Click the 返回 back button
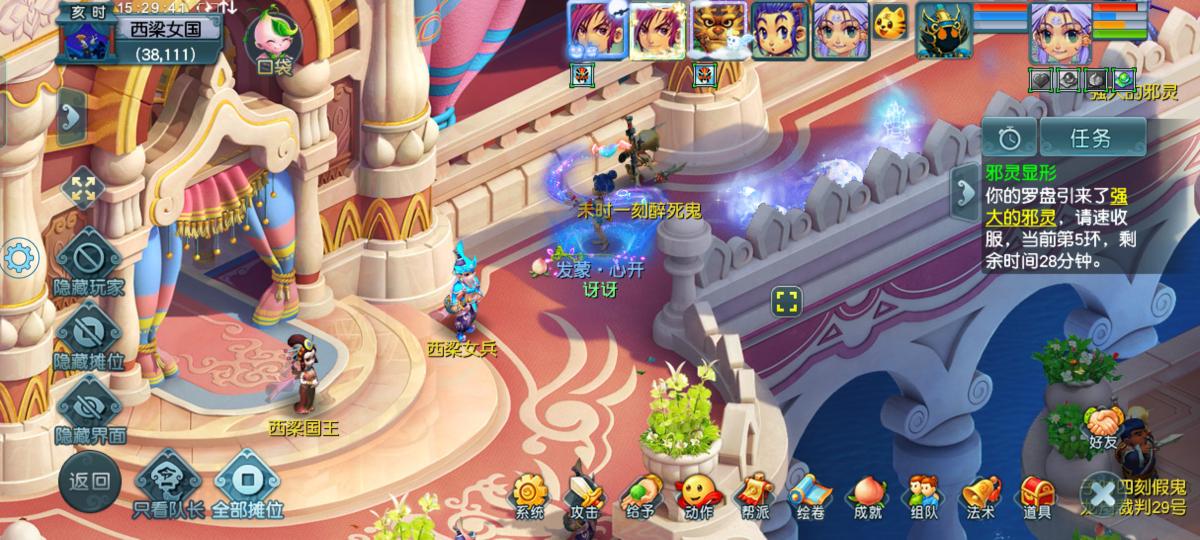The width and height of the screenshot is (1200, 540). [x=88, y=481]
